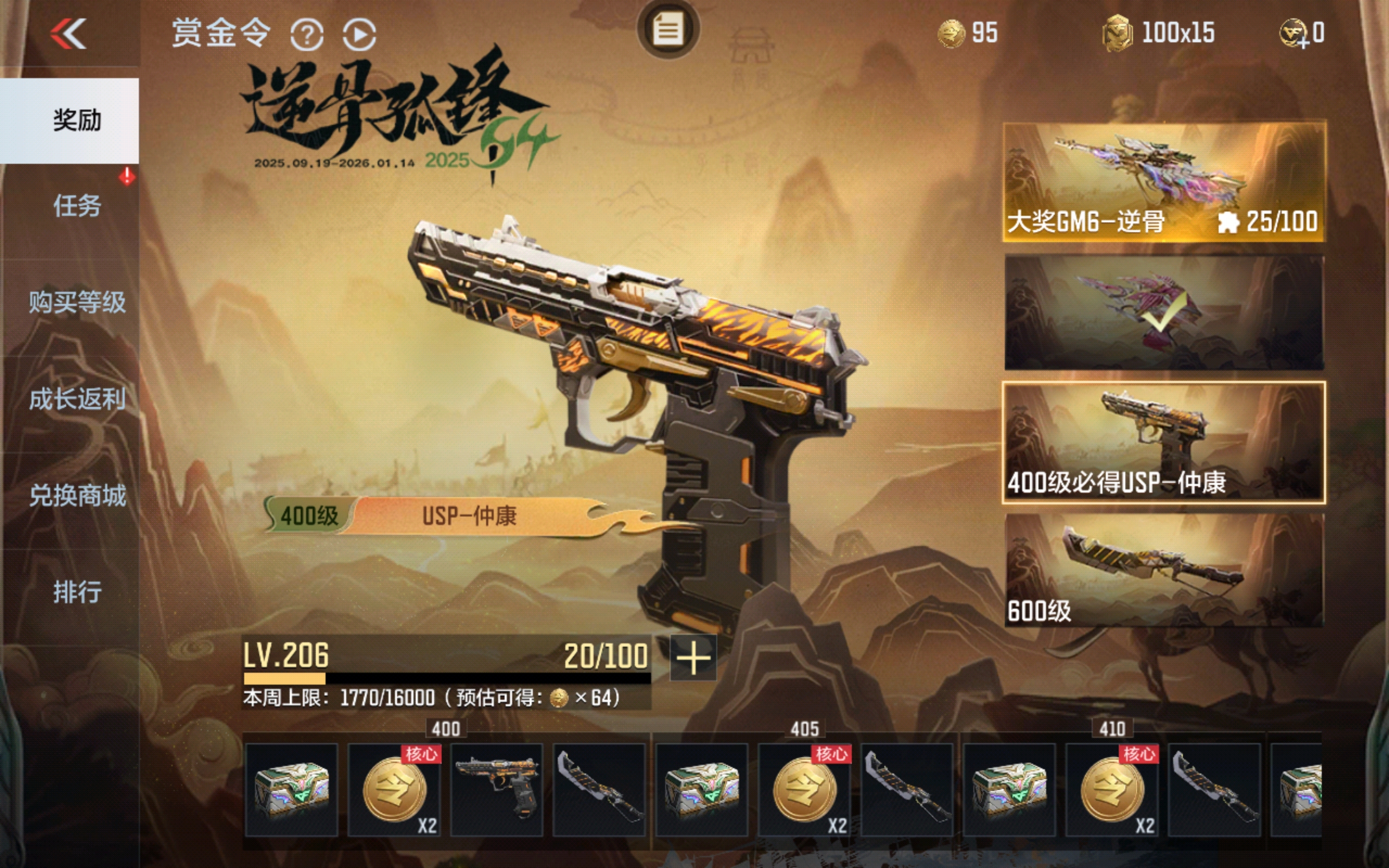Select the level 405 核心 gold coin reward
Screen dimensions: 1389x868
coord(804,789)
